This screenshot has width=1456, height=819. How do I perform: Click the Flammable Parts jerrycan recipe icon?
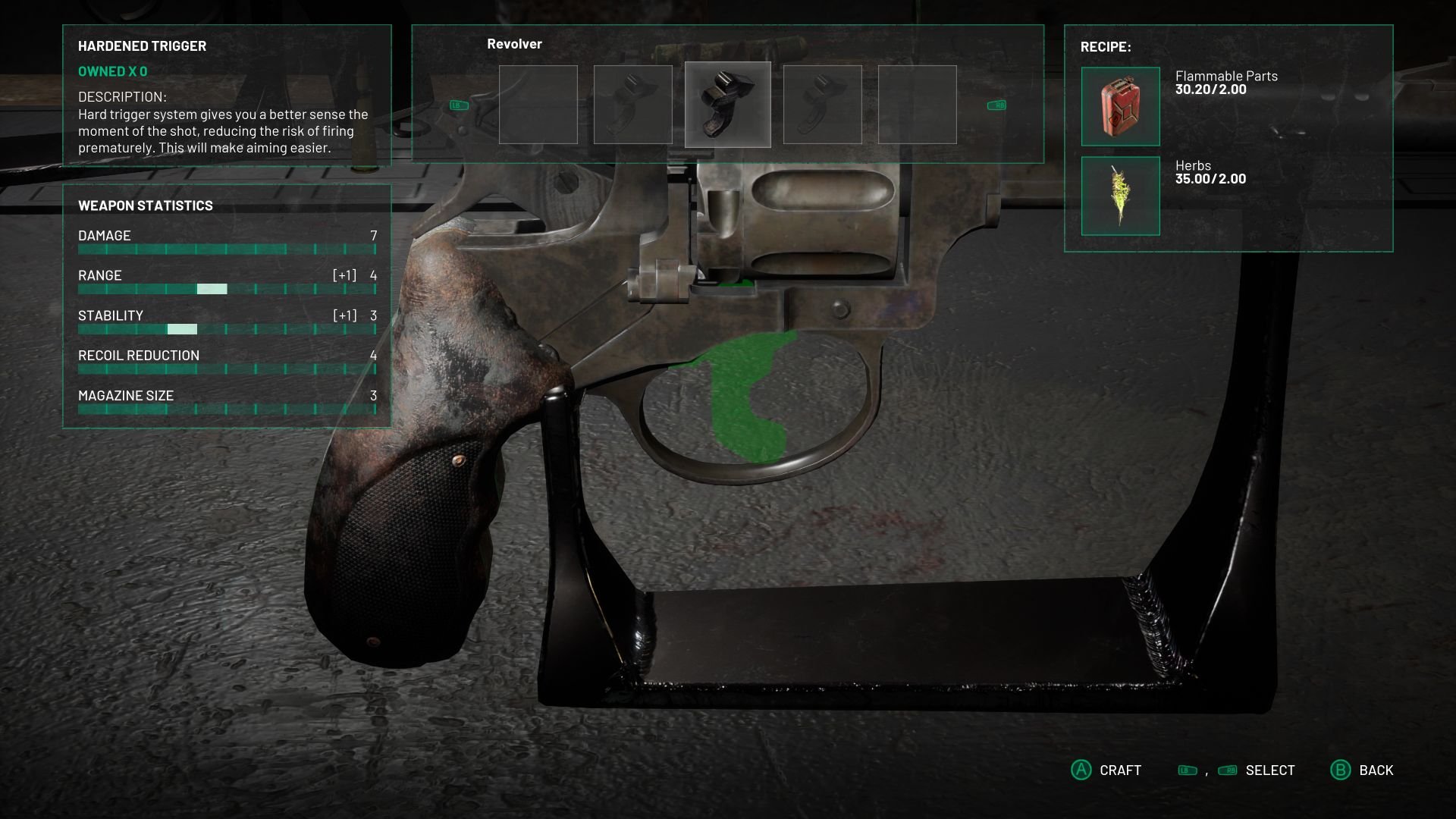tap(1120, 106)
